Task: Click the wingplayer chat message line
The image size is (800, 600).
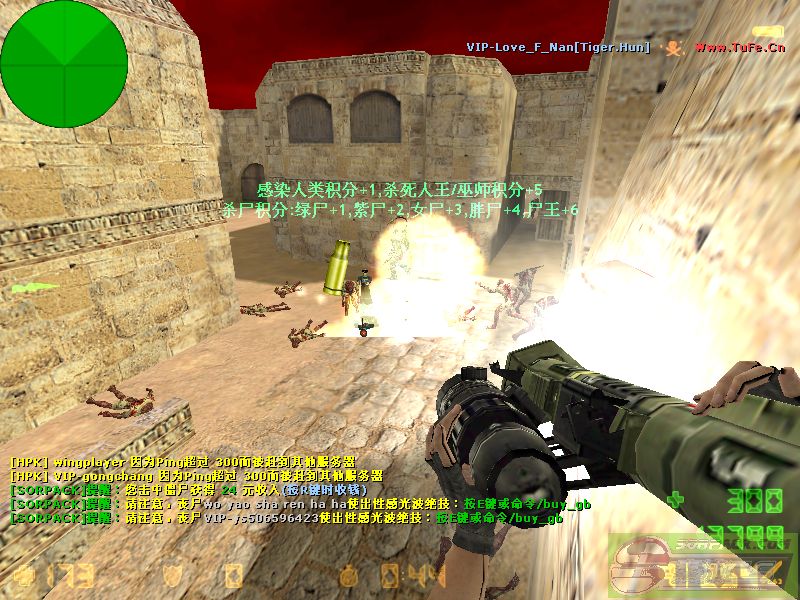Action: pyautogui.click(x=182, y=463)
